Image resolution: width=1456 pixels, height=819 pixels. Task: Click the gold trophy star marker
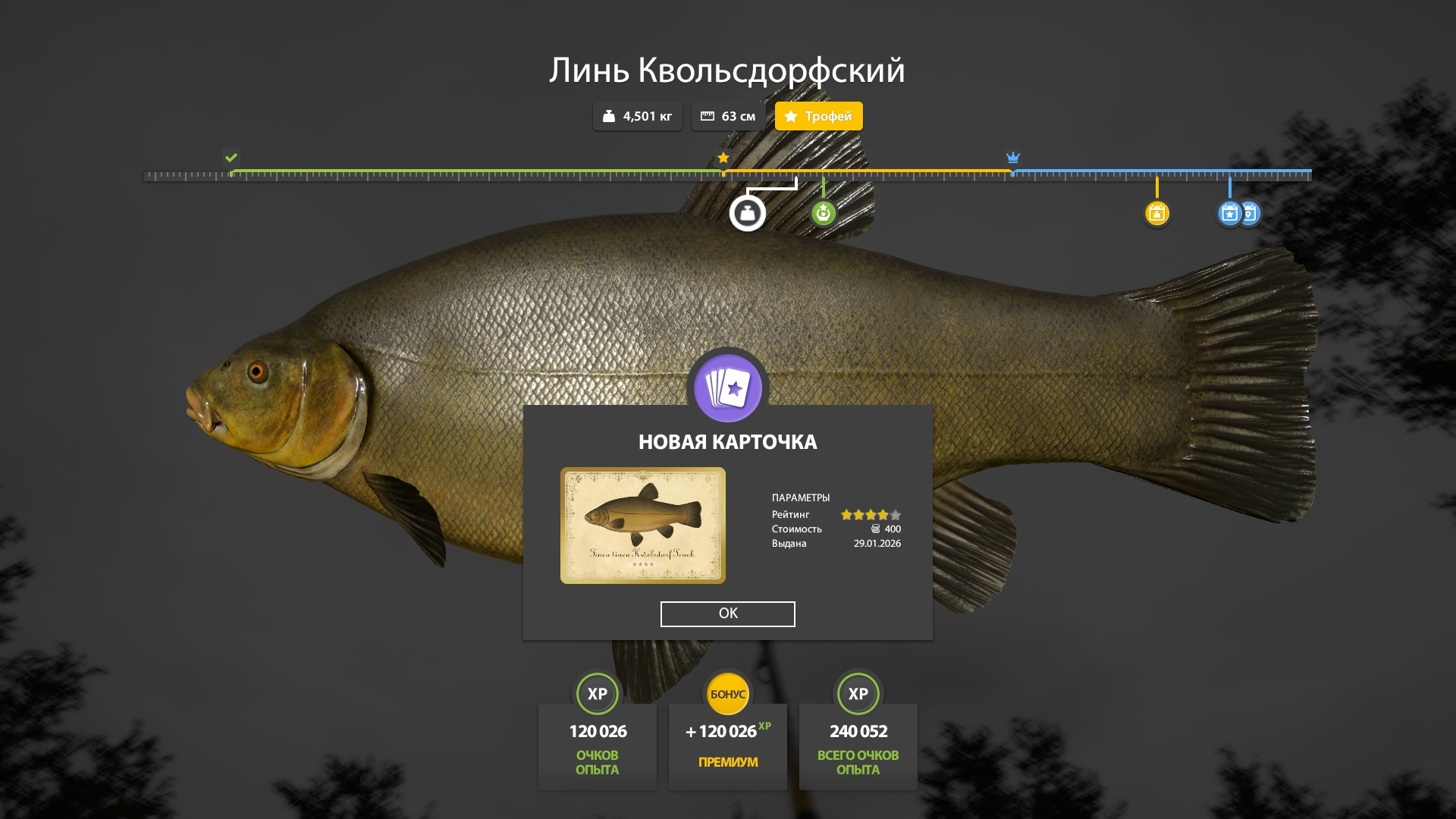[x=722, y=158]
